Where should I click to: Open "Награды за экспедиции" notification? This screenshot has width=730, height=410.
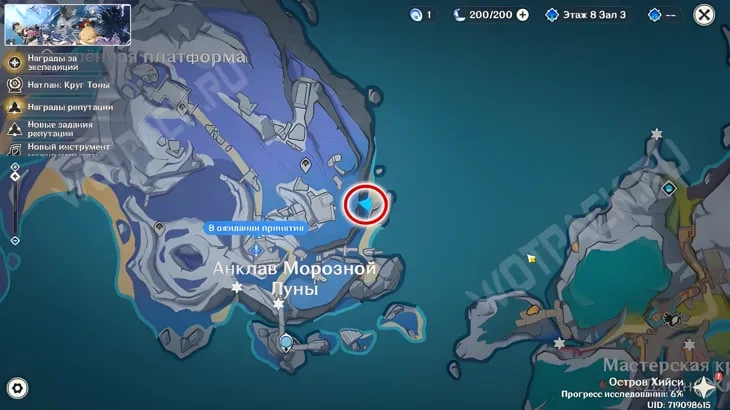coord(58,62)
